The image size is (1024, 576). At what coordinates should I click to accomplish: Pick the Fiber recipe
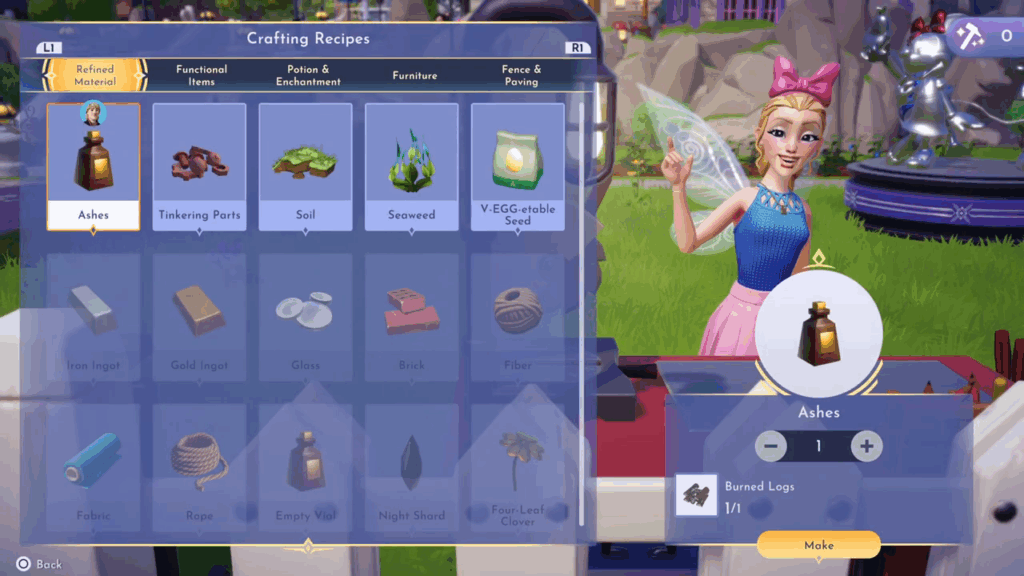pyautogui.click(x=517, y=316)
